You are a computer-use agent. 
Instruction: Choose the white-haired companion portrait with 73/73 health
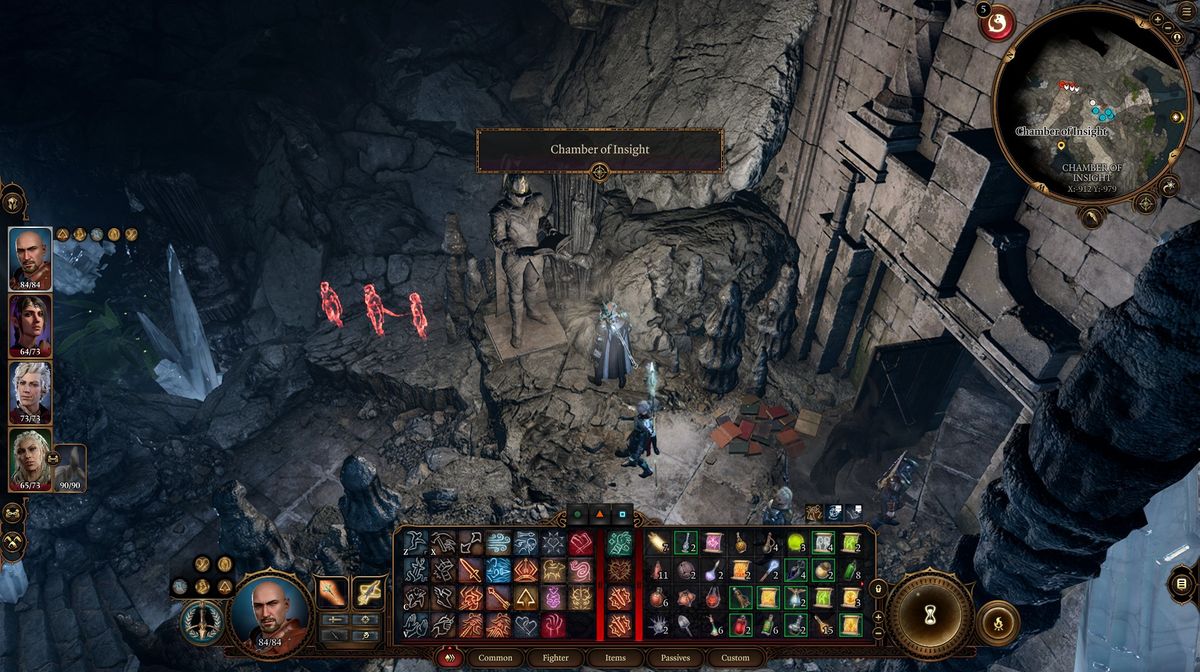click(x=30, y=392)
